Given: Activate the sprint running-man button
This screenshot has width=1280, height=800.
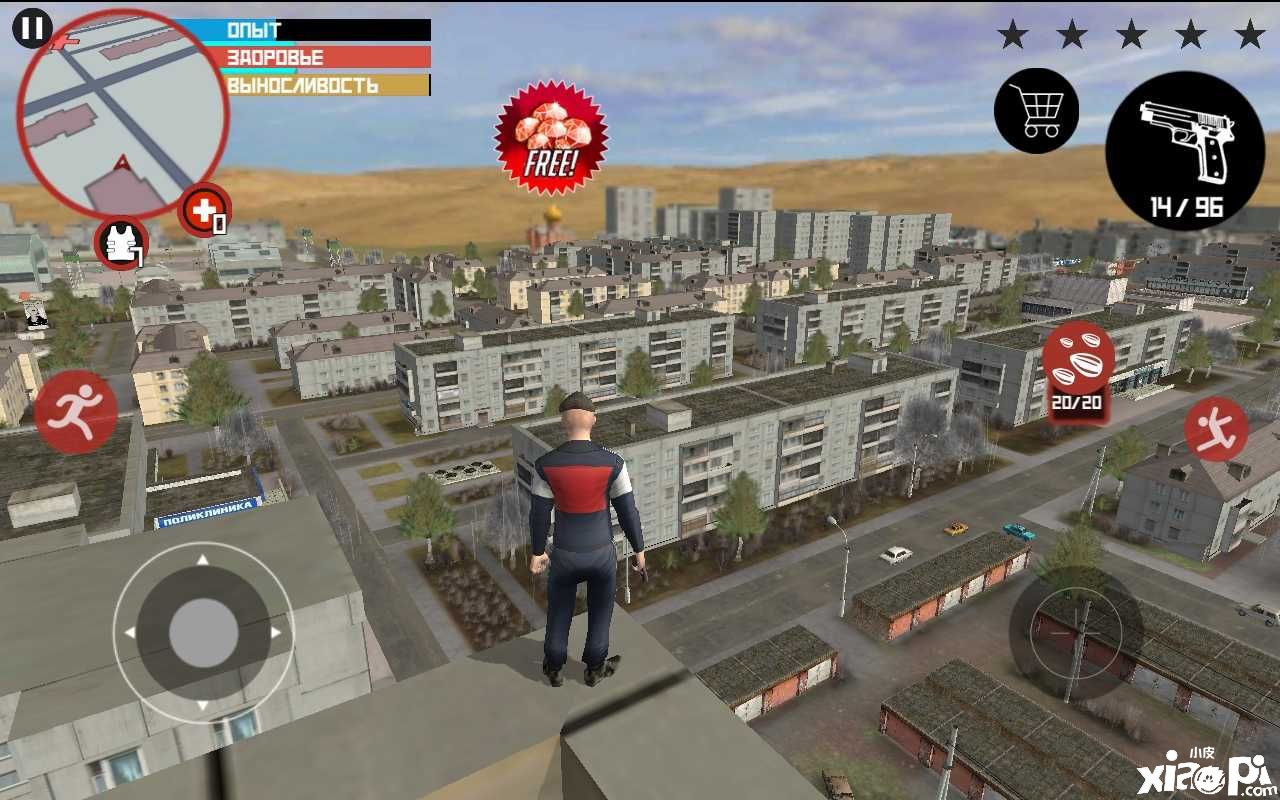Looking at the screenshot, I should pyautogui.click(x=76, y=411).
